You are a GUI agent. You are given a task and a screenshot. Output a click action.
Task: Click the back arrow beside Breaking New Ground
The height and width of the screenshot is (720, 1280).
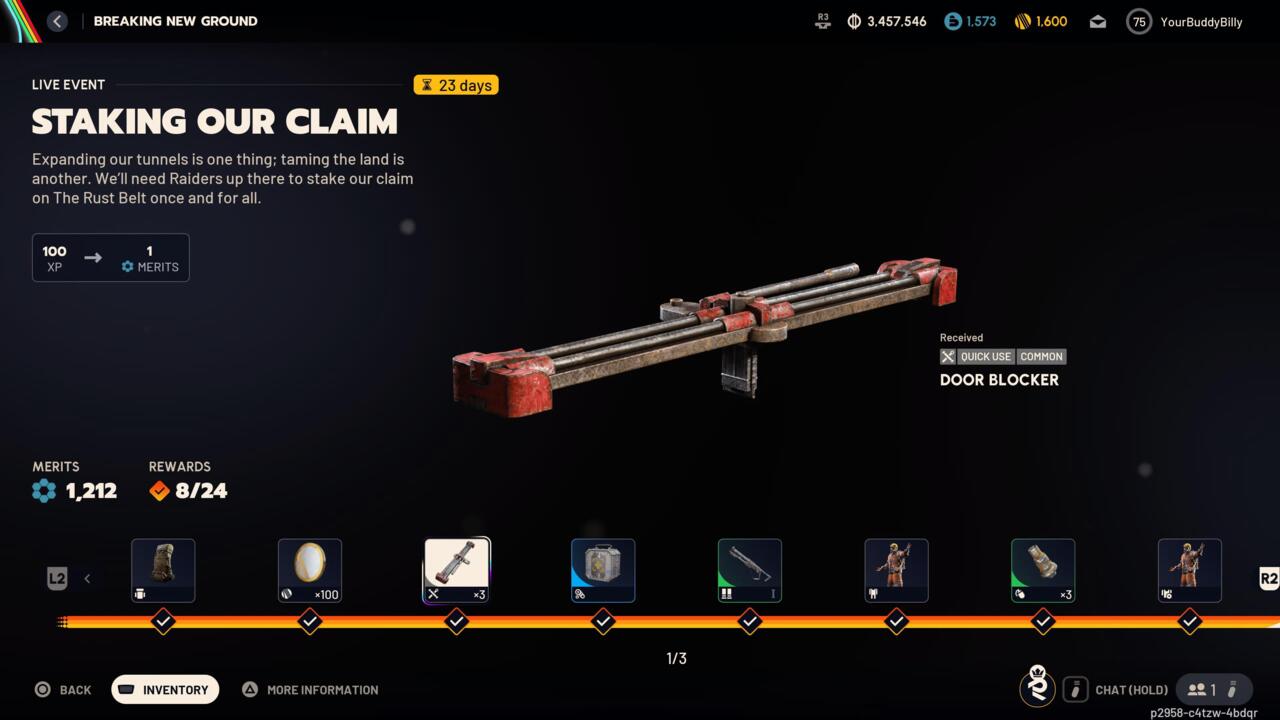click(x=57, y=21)
